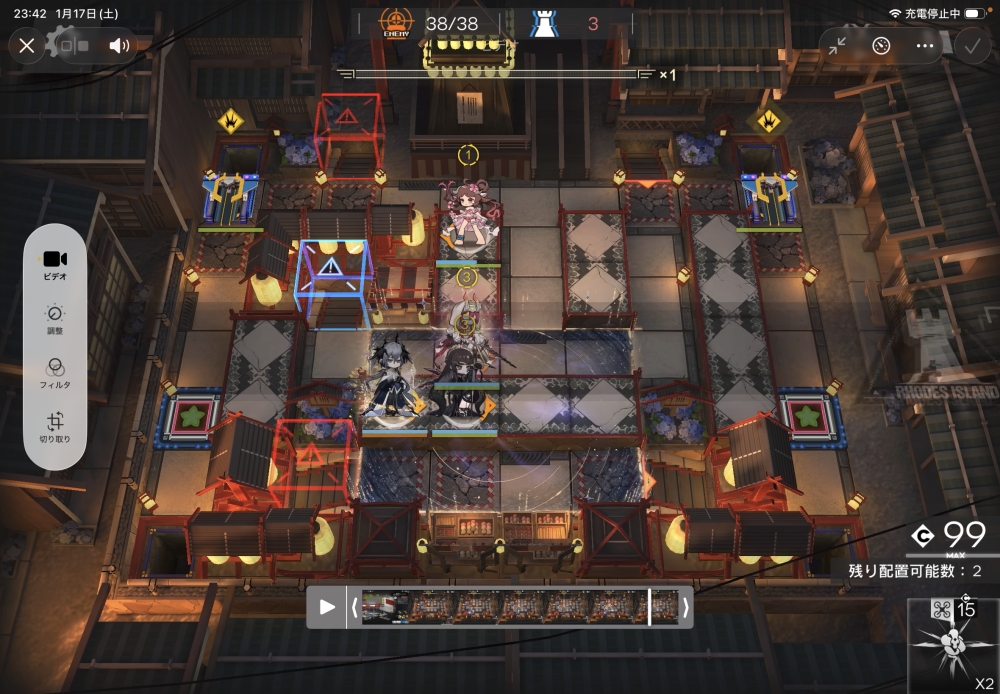Image resolution: width=1000 pixels, height=694 pixels.
Task: Confirm edits with the checkmark button
Action: tap(971, 45)
